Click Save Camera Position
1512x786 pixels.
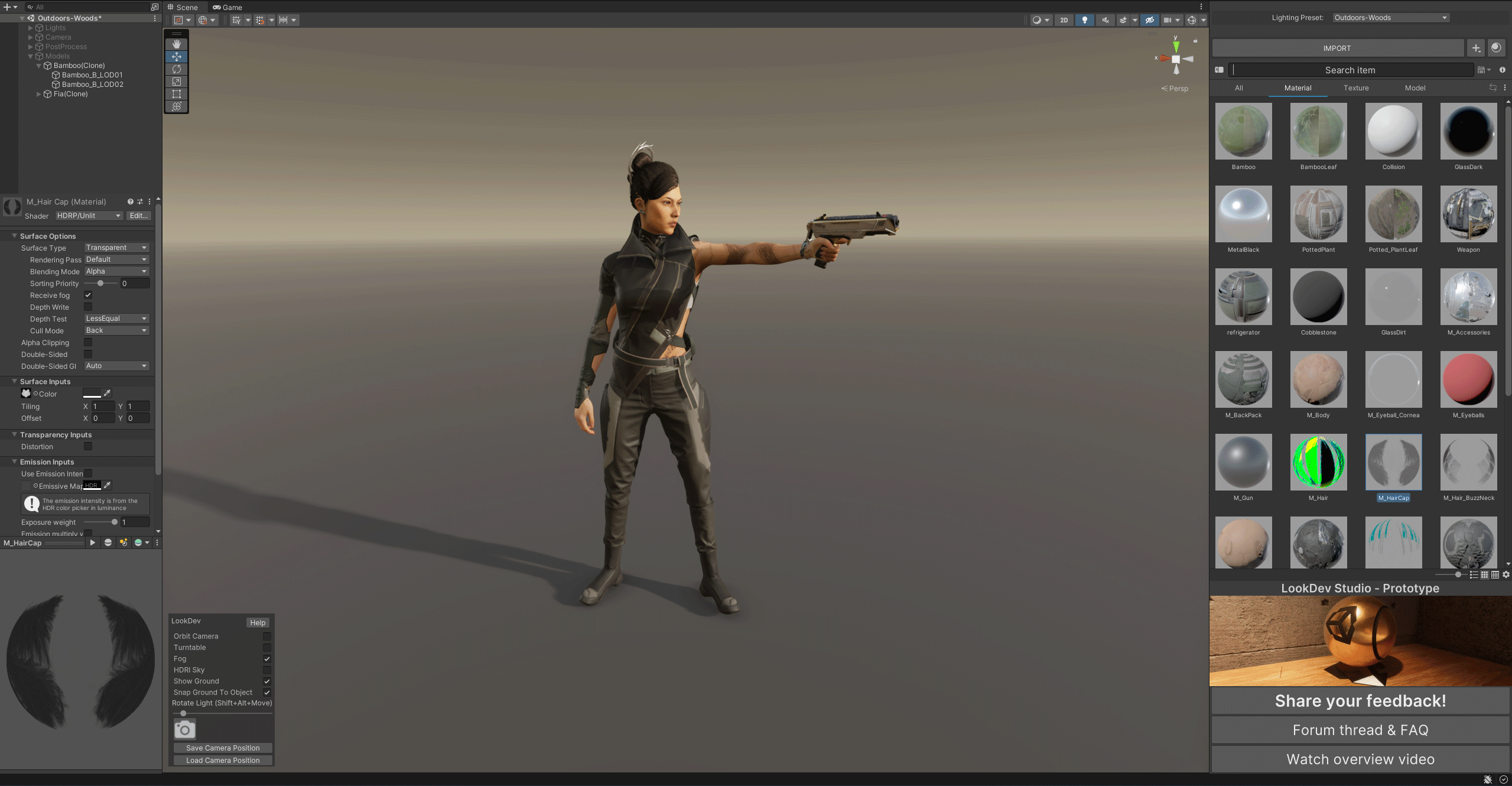pos(223,748)
